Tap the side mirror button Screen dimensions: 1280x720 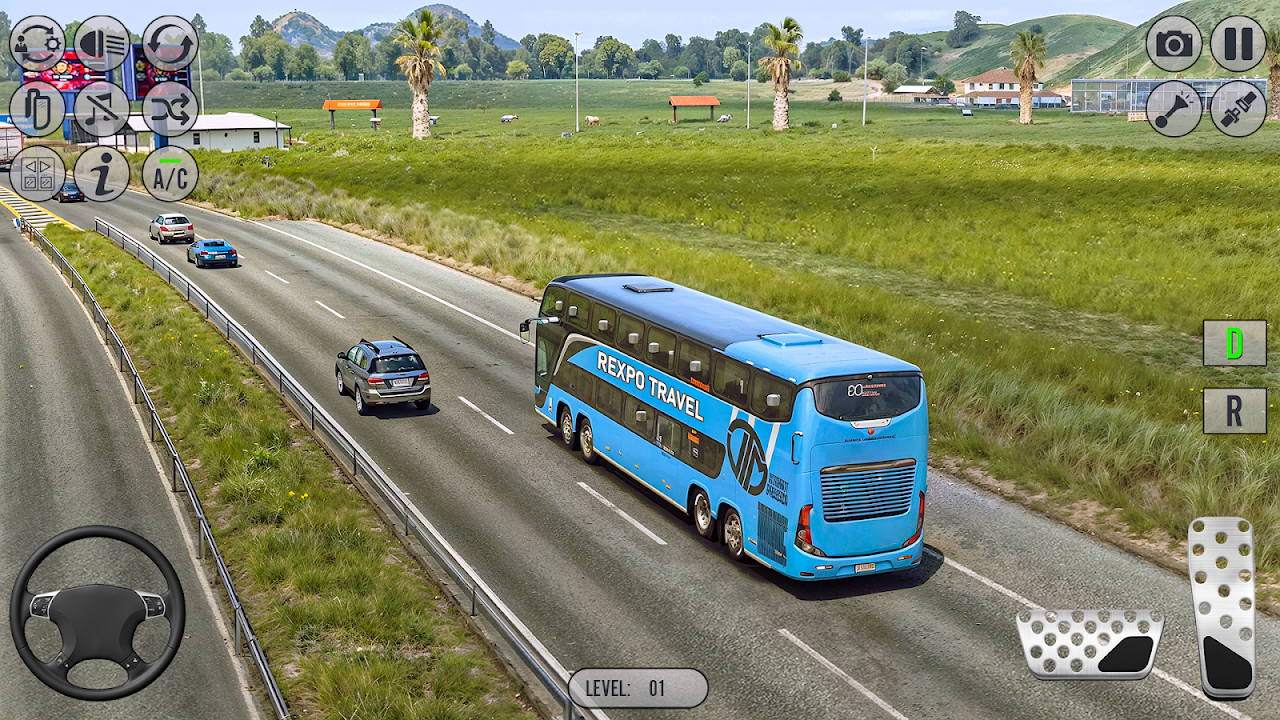pyautogui.click(x=37, y=109)
